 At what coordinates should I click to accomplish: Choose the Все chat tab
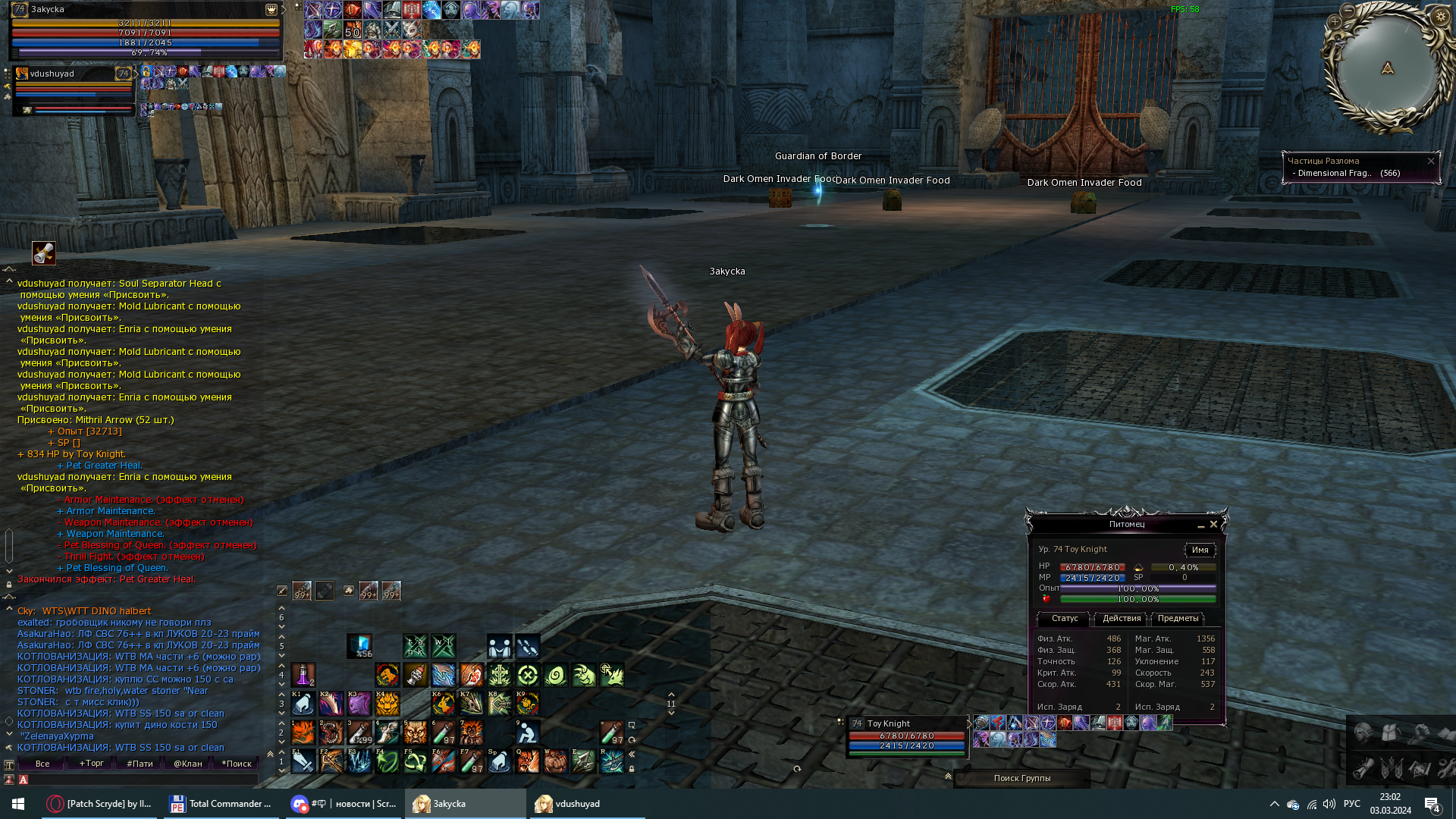42,764
